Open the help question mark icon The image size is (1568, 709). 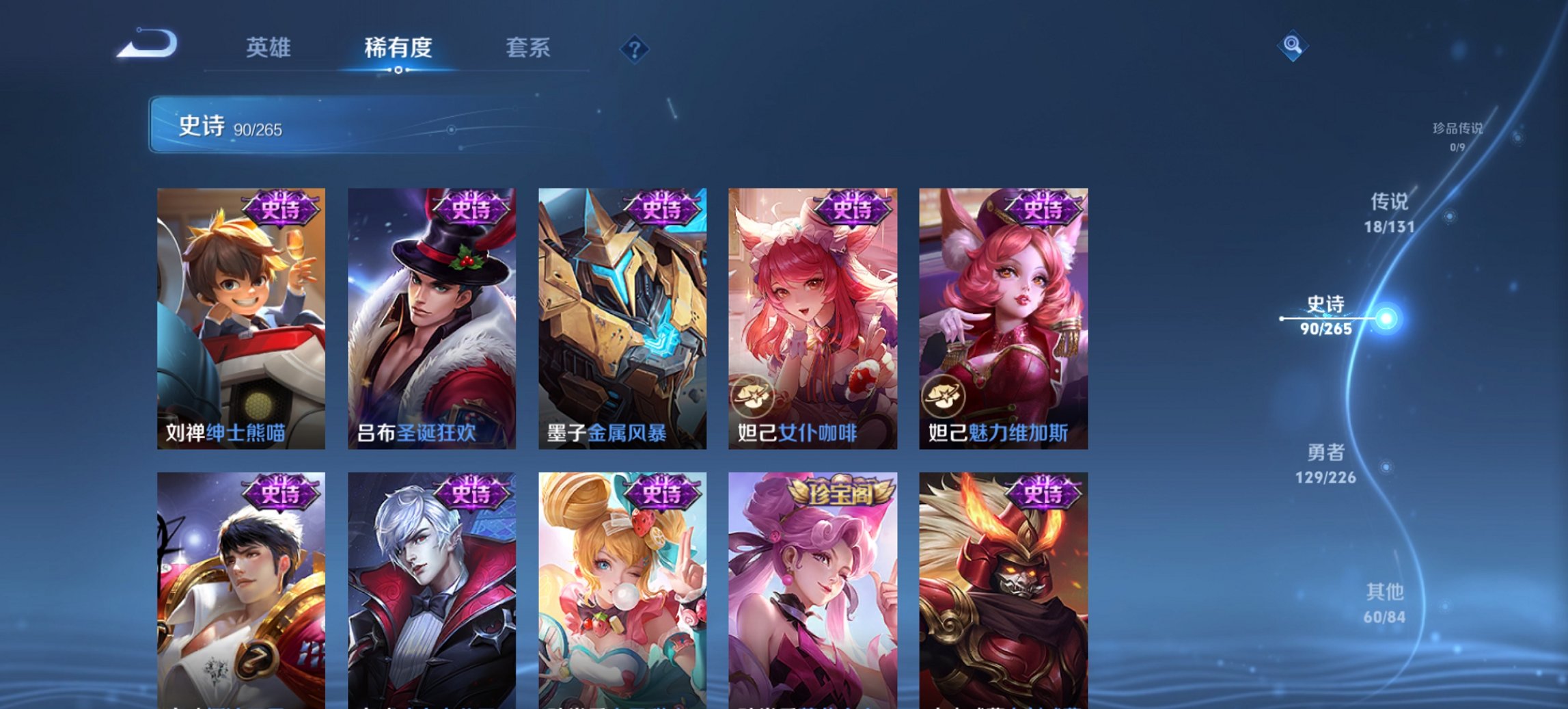pyautogui.click(x=635, y=50)
